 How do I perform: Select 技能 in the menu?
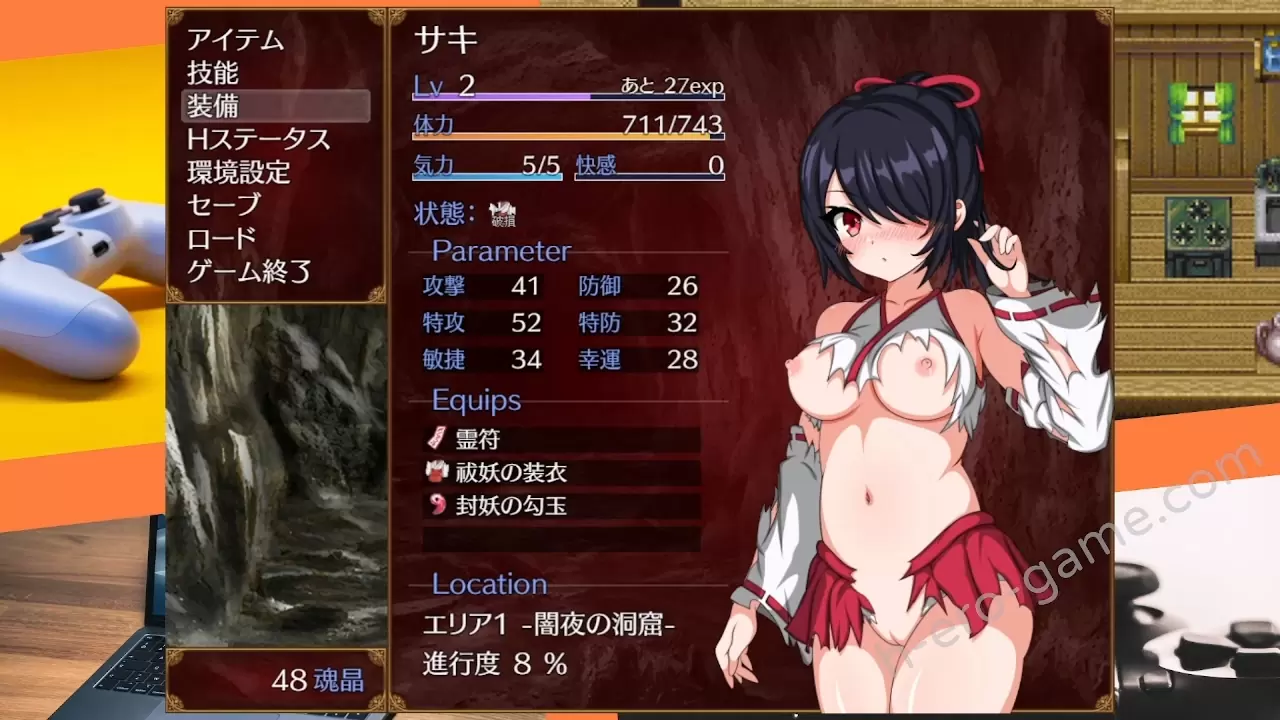tap(213, 73)
